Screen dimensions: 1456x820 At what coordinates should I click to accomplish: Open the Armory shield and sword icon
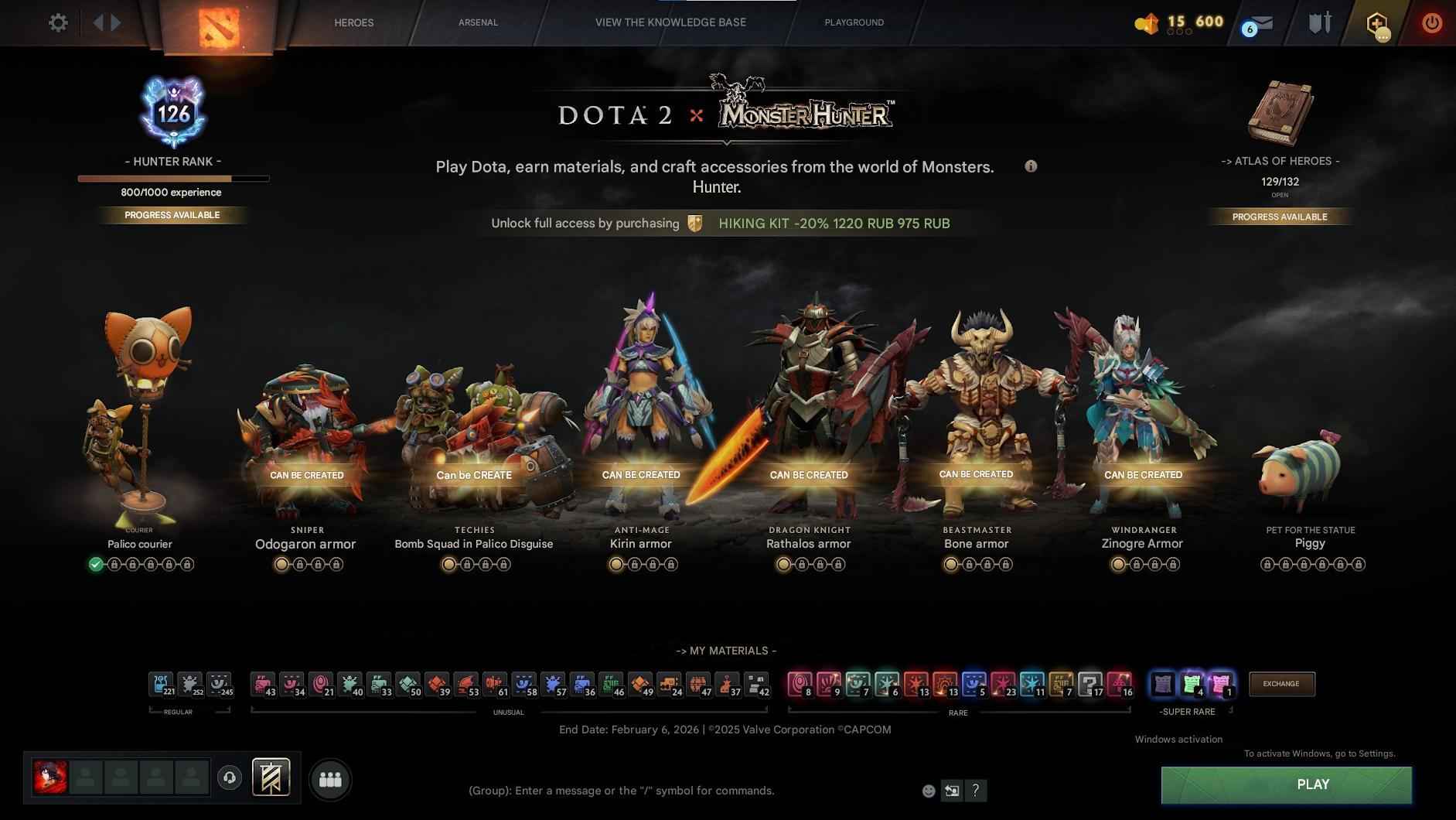point(1319,22)
